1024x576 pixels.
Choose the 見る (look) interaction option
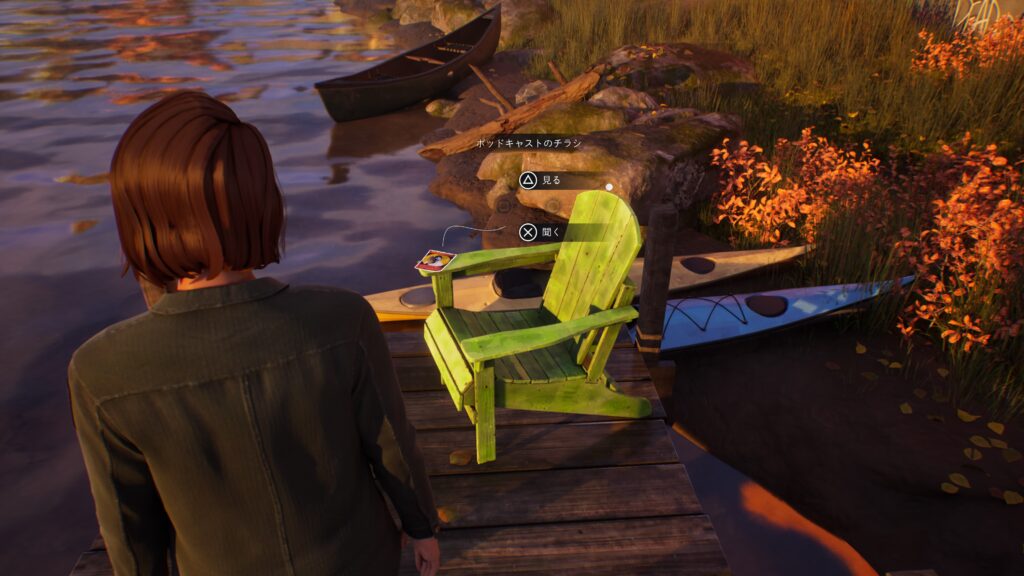click(x=541, y=181)
